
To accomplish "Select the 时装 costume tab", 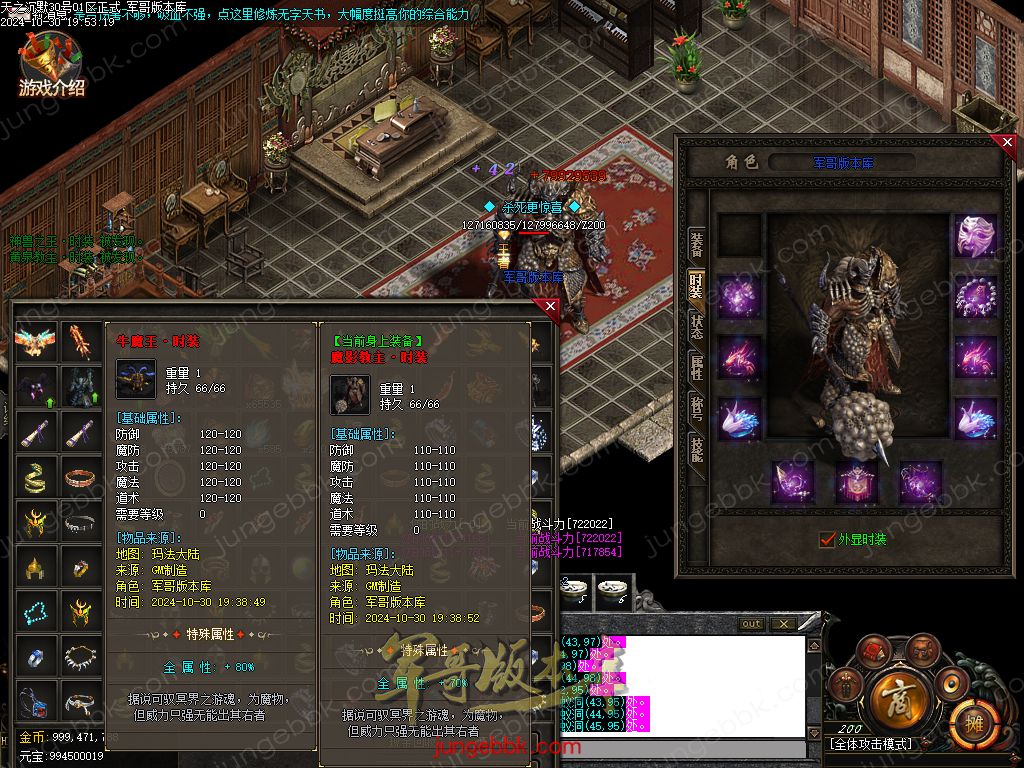I will pyautogui.click(x=696, y=285).
